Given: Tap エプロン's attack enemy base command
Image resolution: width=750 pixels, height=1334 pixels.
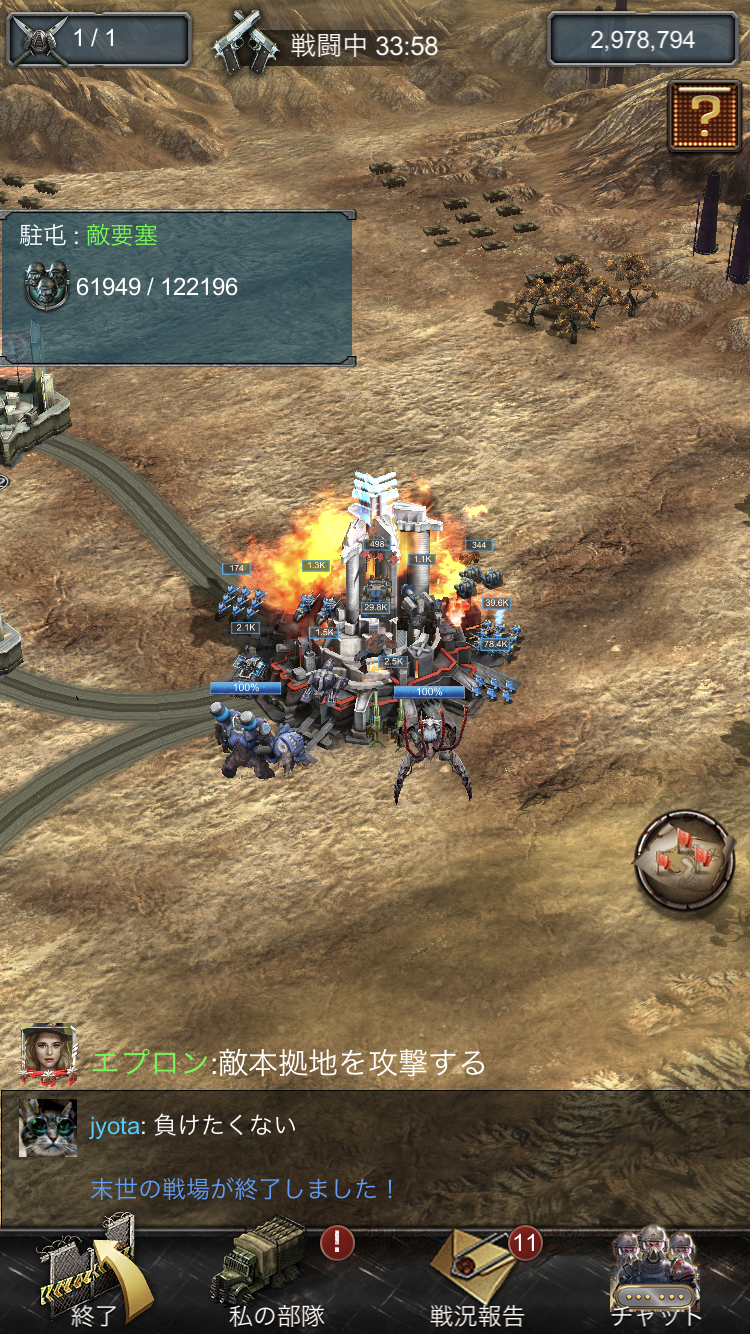Looking at the screenshot, I should (289, 1062).
